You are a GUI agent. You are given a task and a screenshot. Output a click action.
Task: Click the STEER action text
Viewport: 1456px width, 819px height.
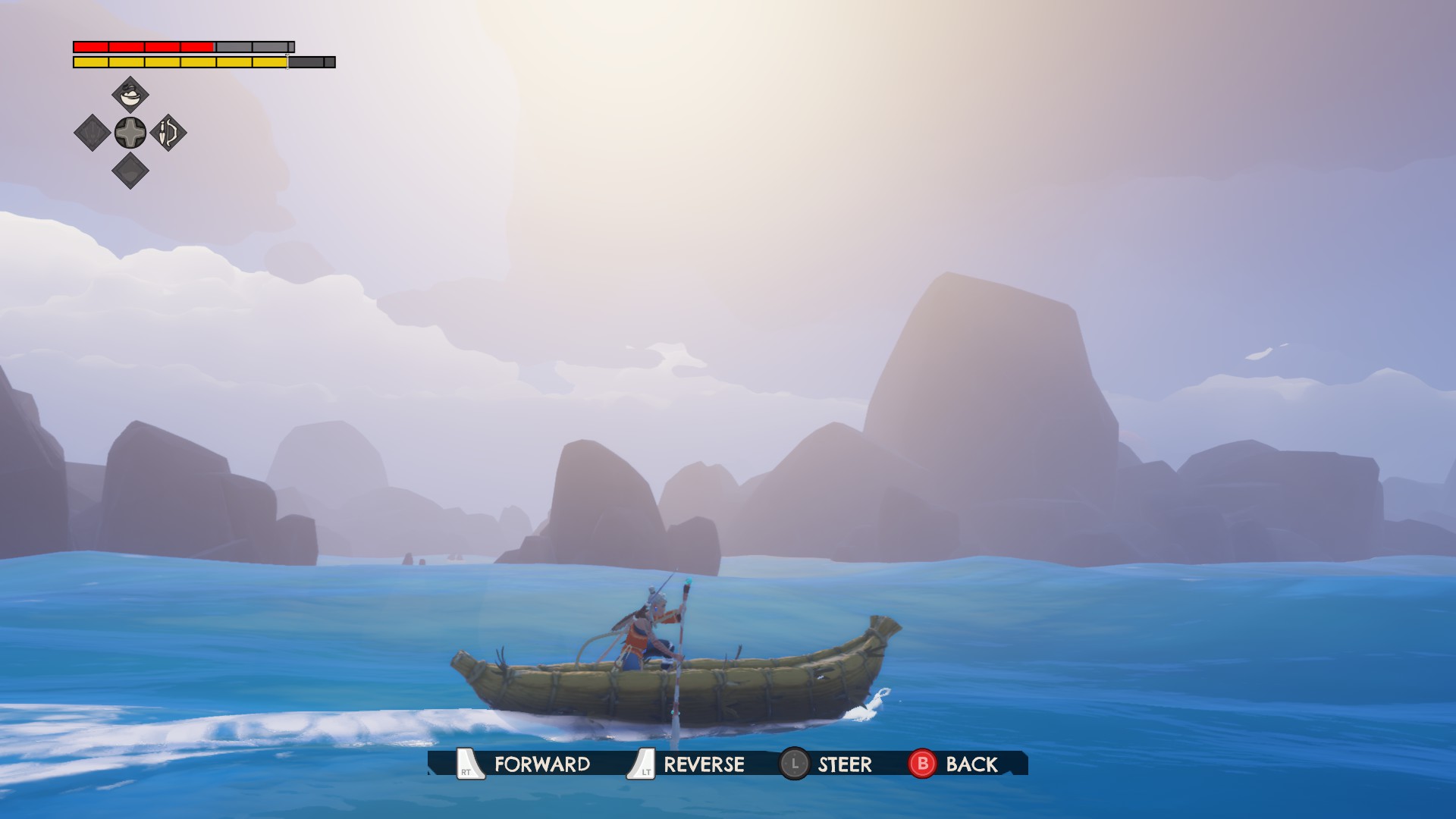coord(845,764)
